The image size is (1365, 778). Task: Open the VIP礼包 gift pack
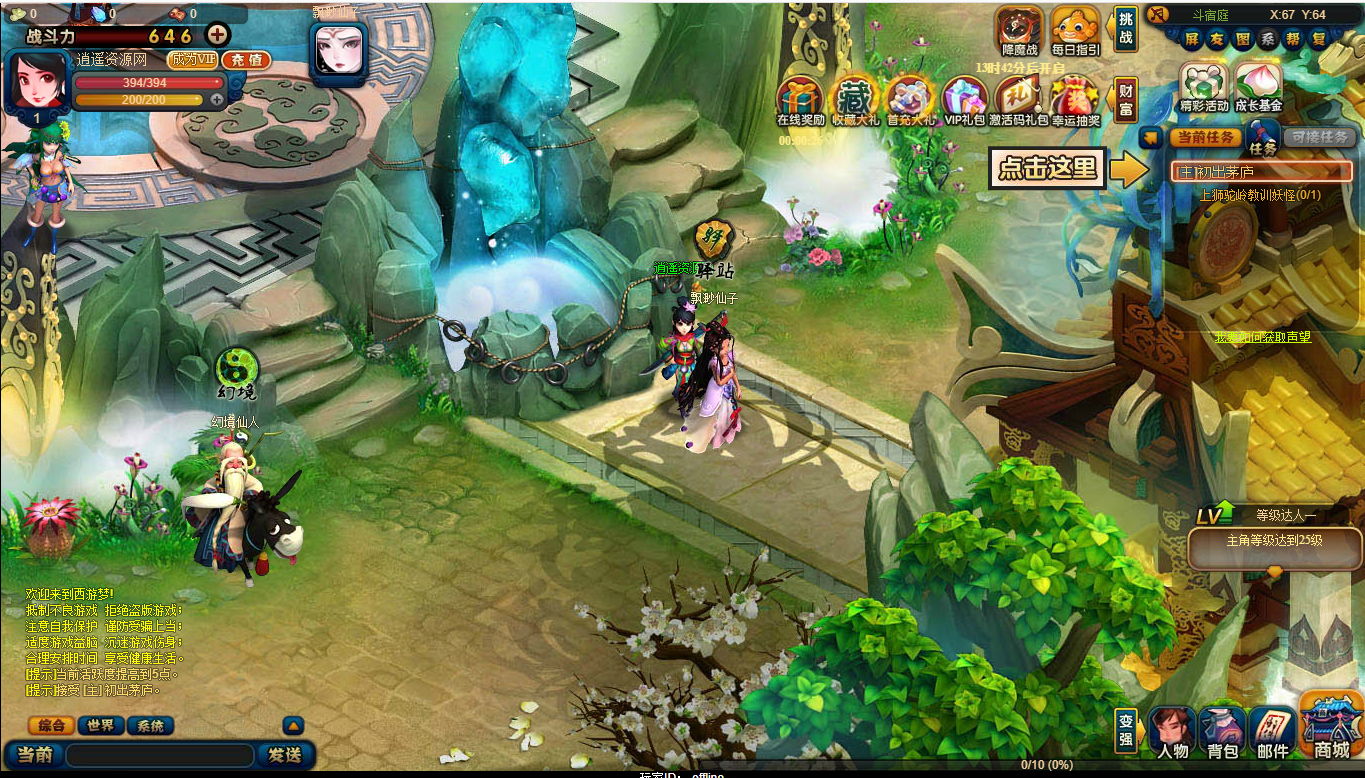965,102
